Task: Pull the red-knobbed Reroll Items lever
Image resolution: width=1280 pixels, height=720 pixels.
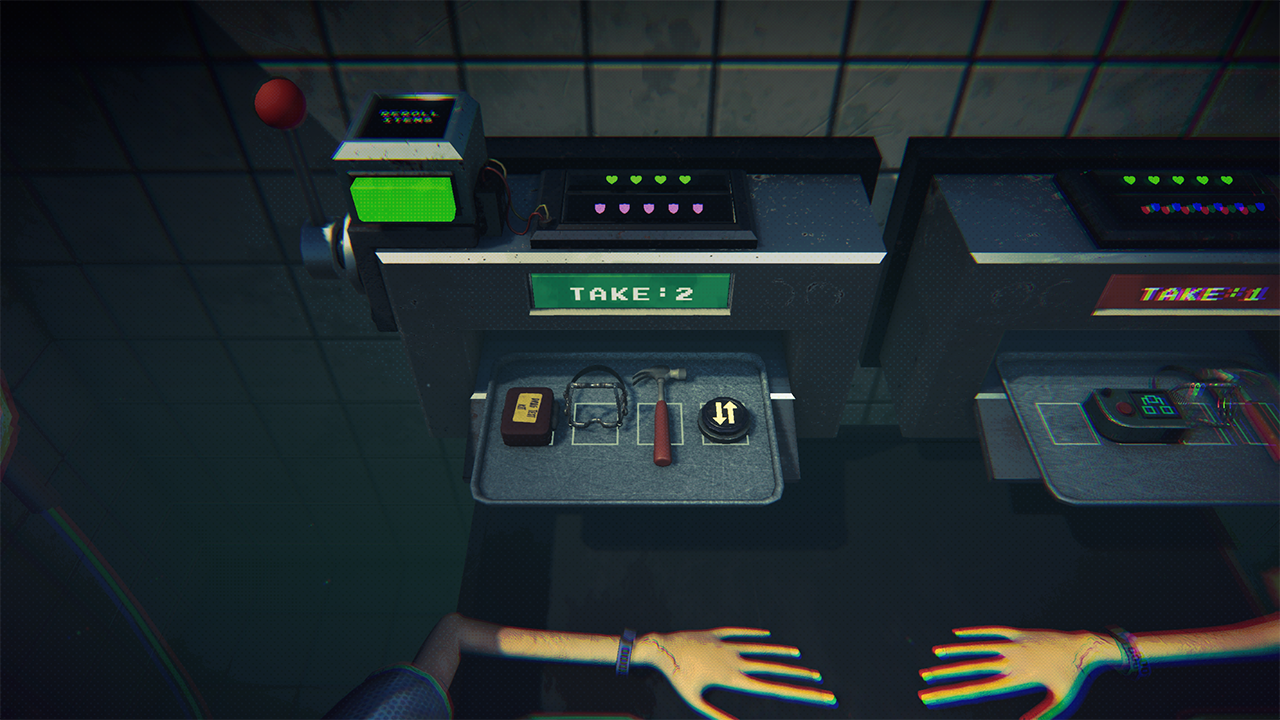Action: click(280, 104)
